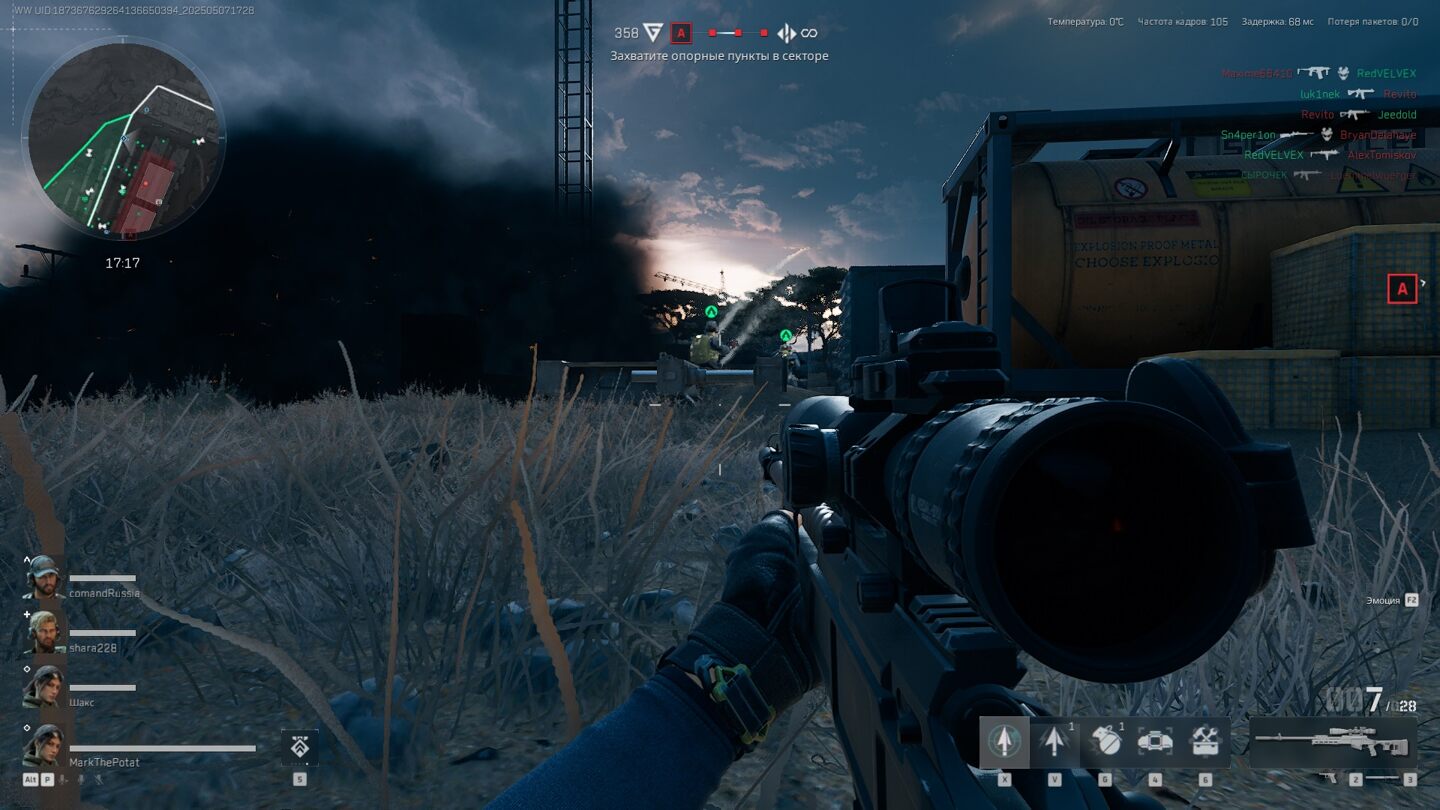
Task: Select MarkThePotat's portrait in squad list
Action: [x=43, y=745]
